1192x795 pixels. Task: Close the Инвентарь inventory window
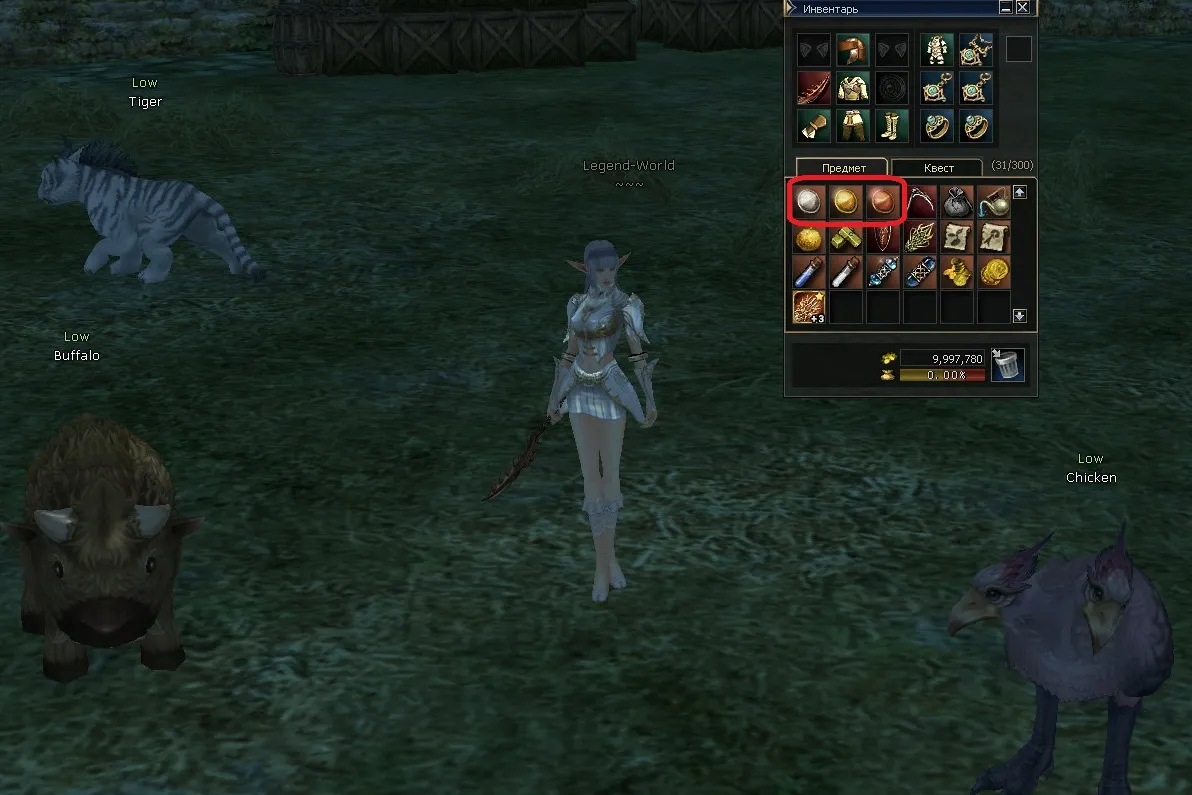click(x=1022, y=8)
